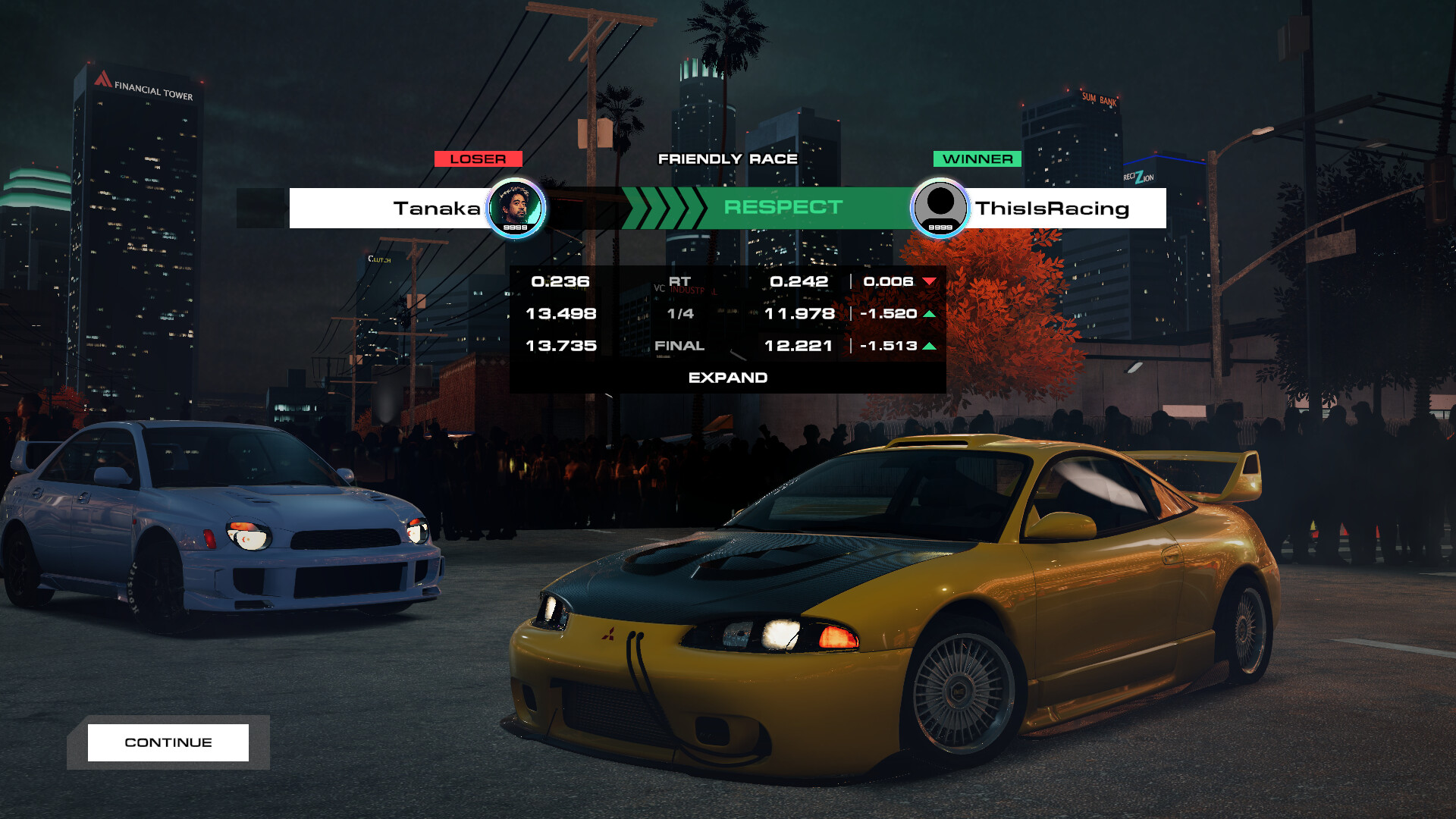Image resolution: width=1456 pixels, height=819 pixels.
Task: Click the green up triangle beside -1.520
Action: click(x=930, y=313)
